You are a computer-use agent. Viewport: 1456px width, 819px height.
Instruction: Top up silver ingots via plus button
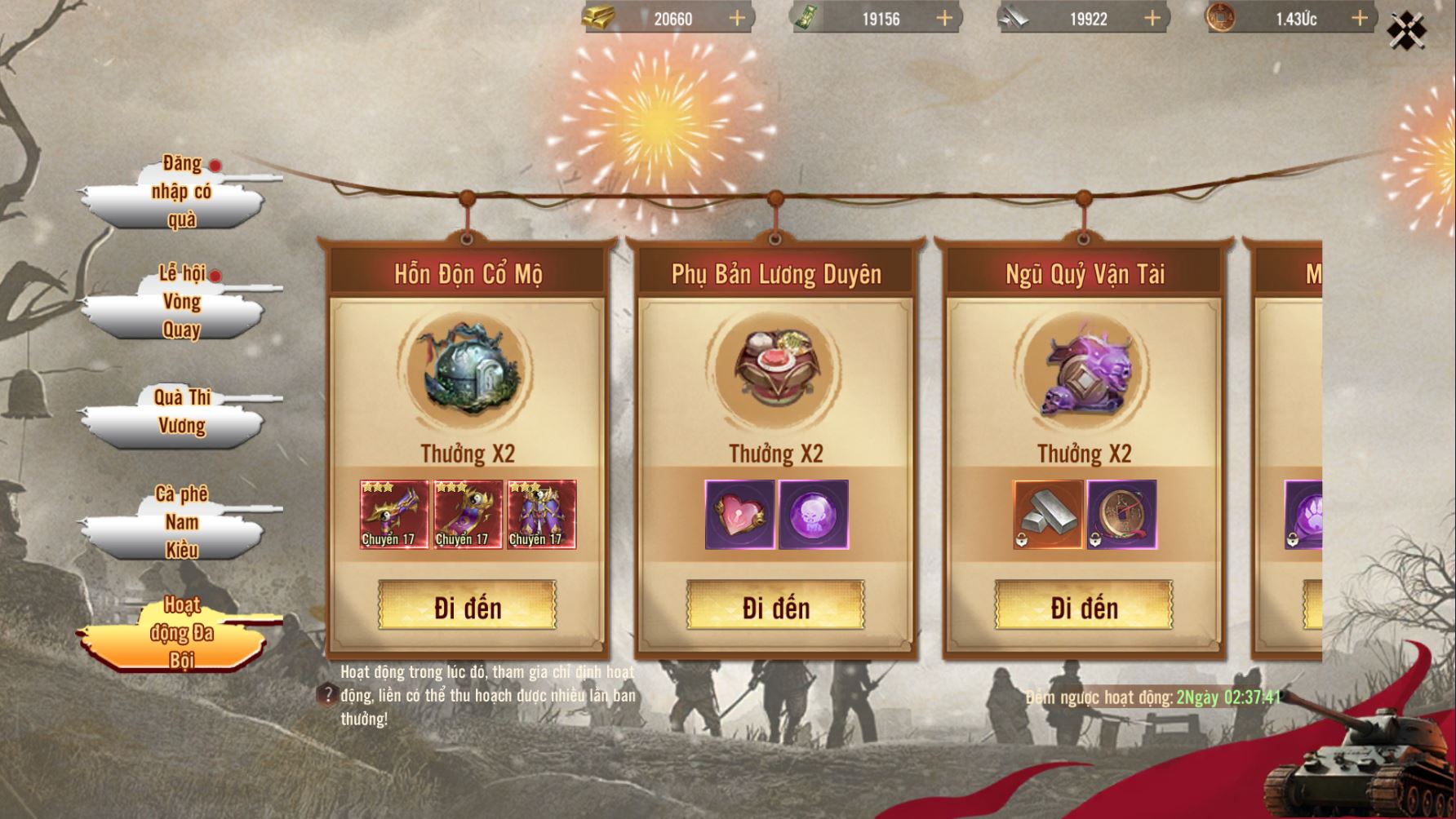[x=1152, y=19]
